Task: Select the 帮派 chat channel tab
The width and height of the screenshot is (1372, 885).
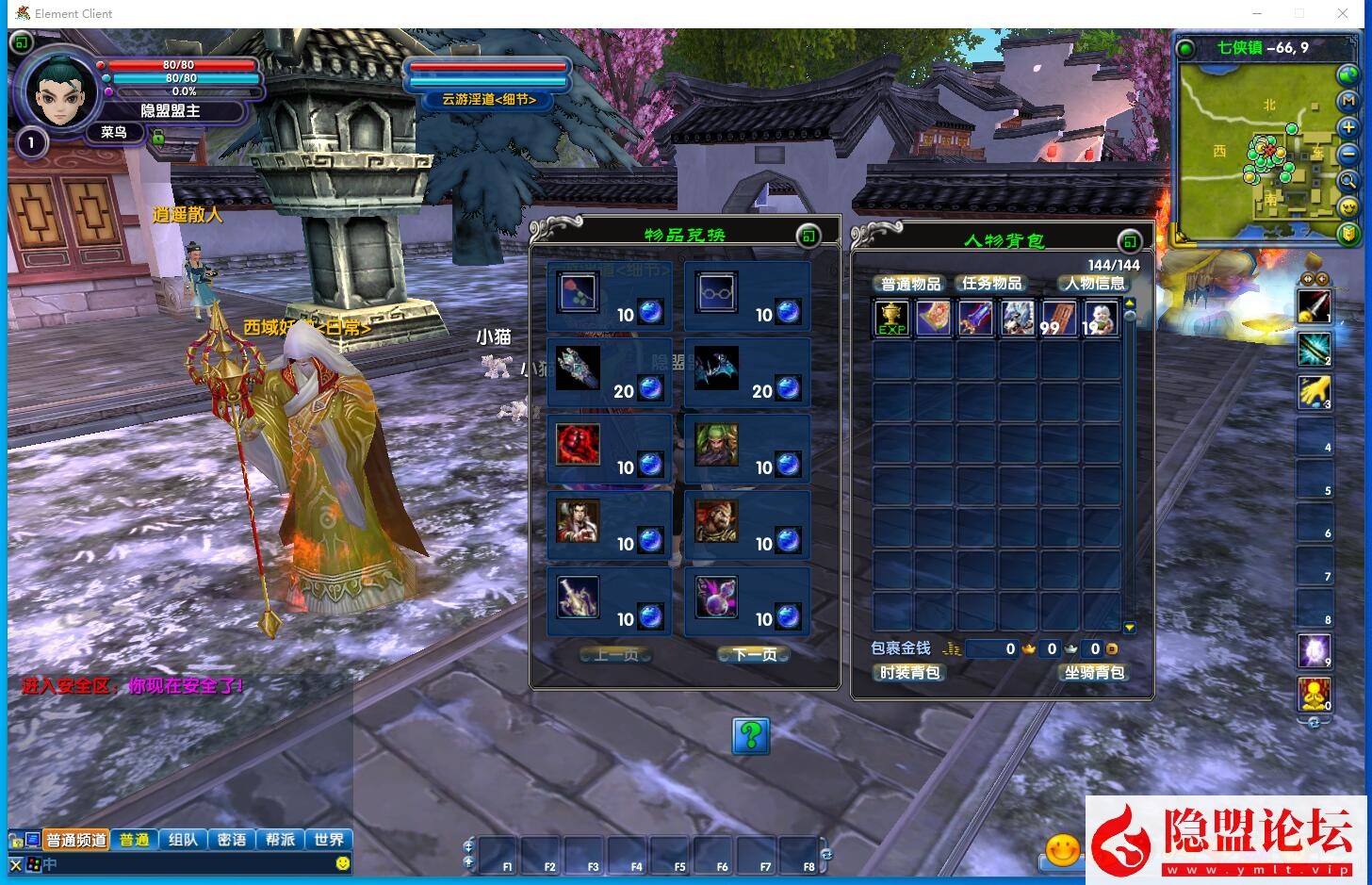Action: (280, 840)
